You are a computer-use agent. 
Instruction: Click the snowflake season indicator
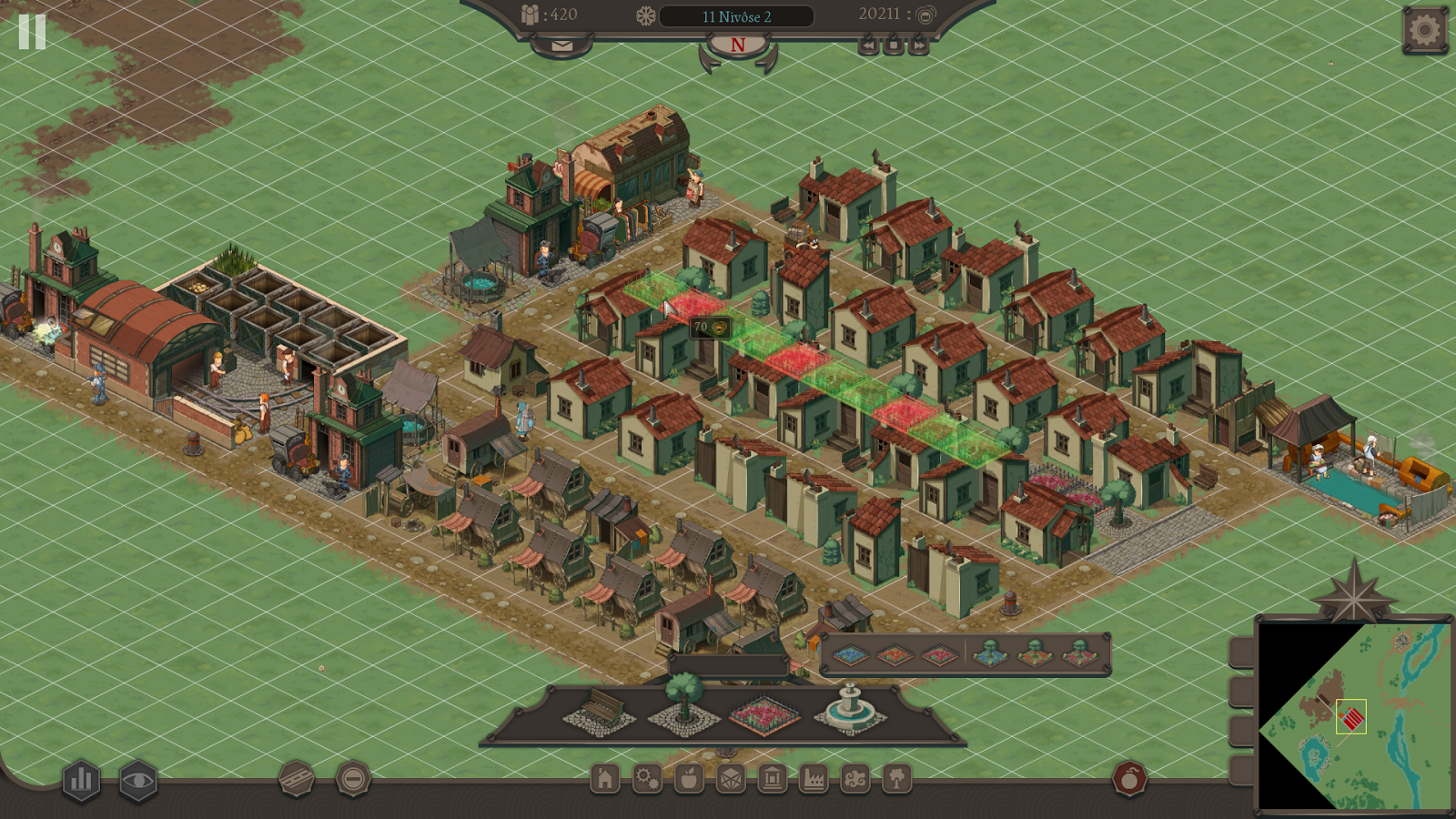coord(645,15)
